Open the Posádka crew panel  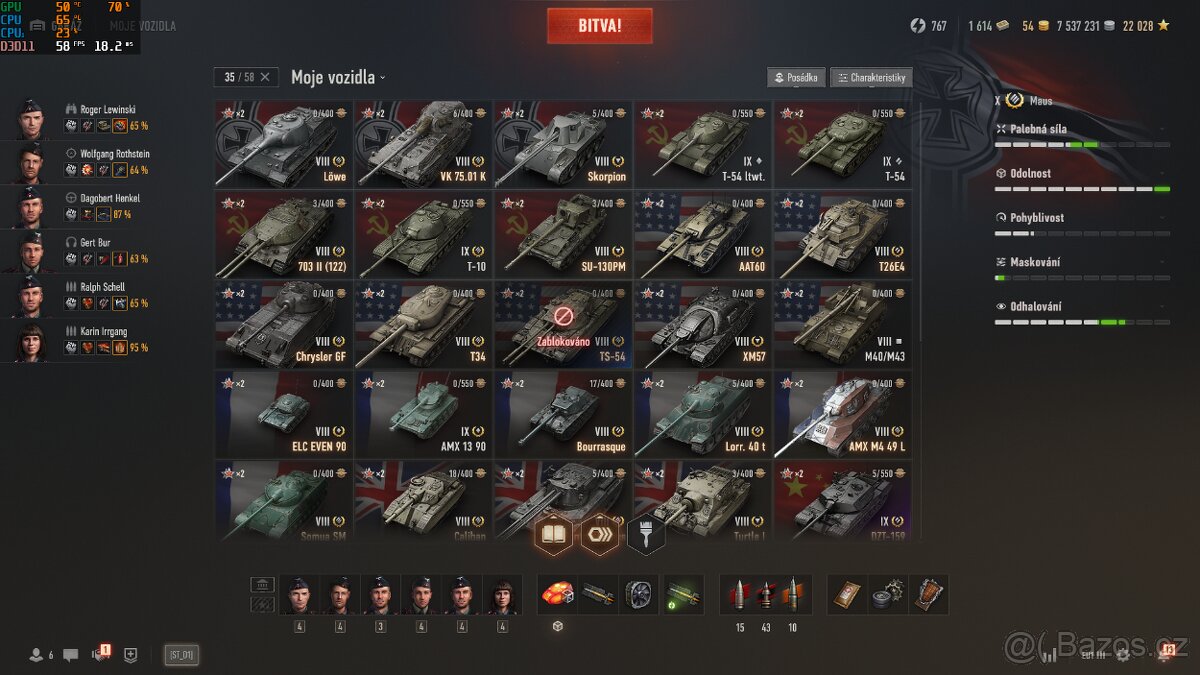(x=796, y=78)
